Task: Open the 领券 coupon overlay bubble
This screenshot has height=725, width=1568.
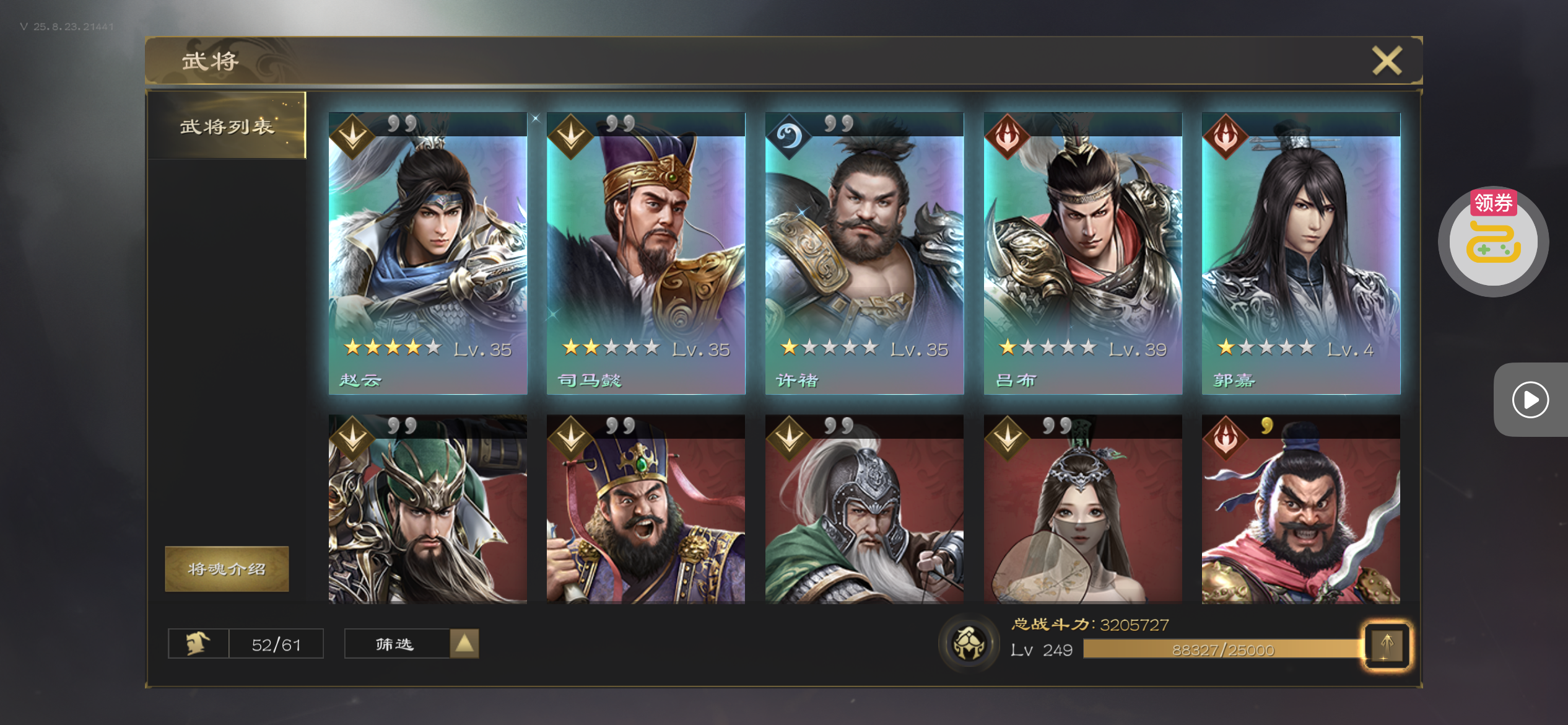Action: (x=1493, y=242)
